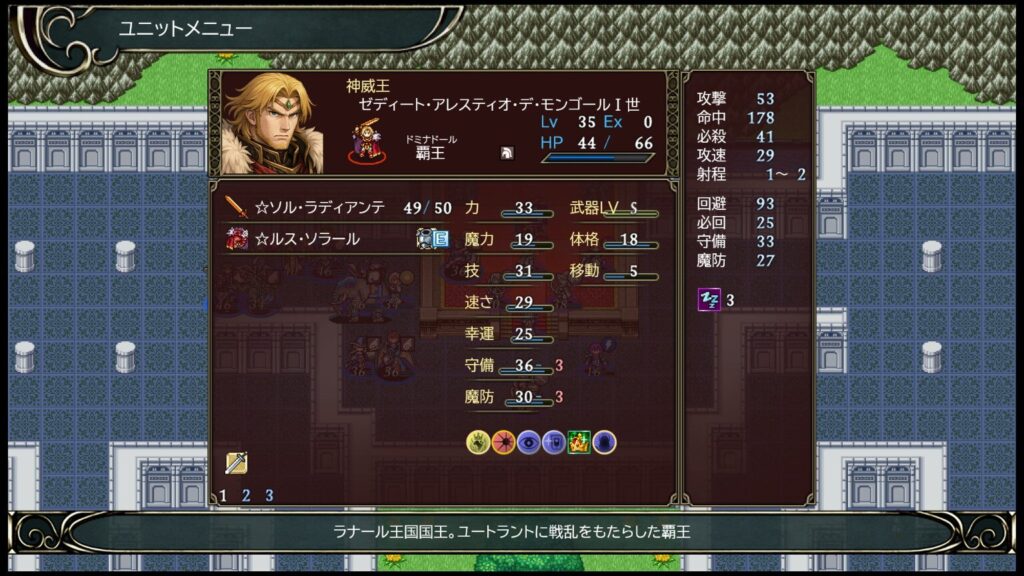Inspect the yellow crown-hand skill icon
1024x576 pixels.
click(x=479, y=442)
